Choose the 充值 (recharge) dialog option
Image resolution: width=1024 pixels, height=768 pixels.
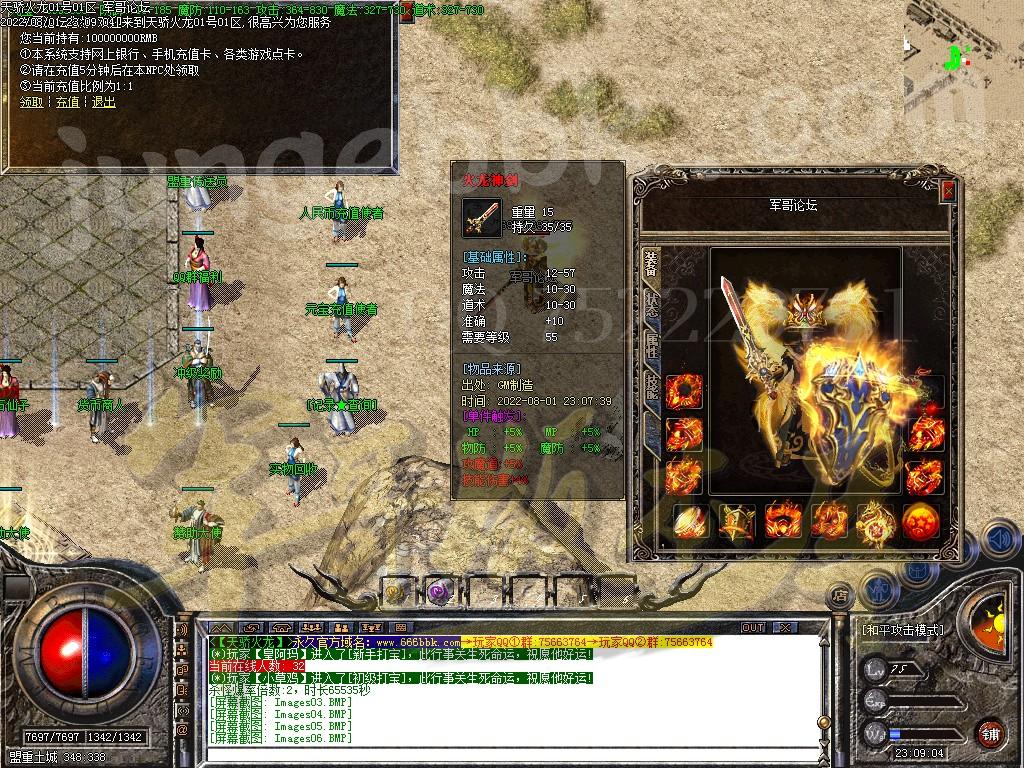tap(67, 102)
